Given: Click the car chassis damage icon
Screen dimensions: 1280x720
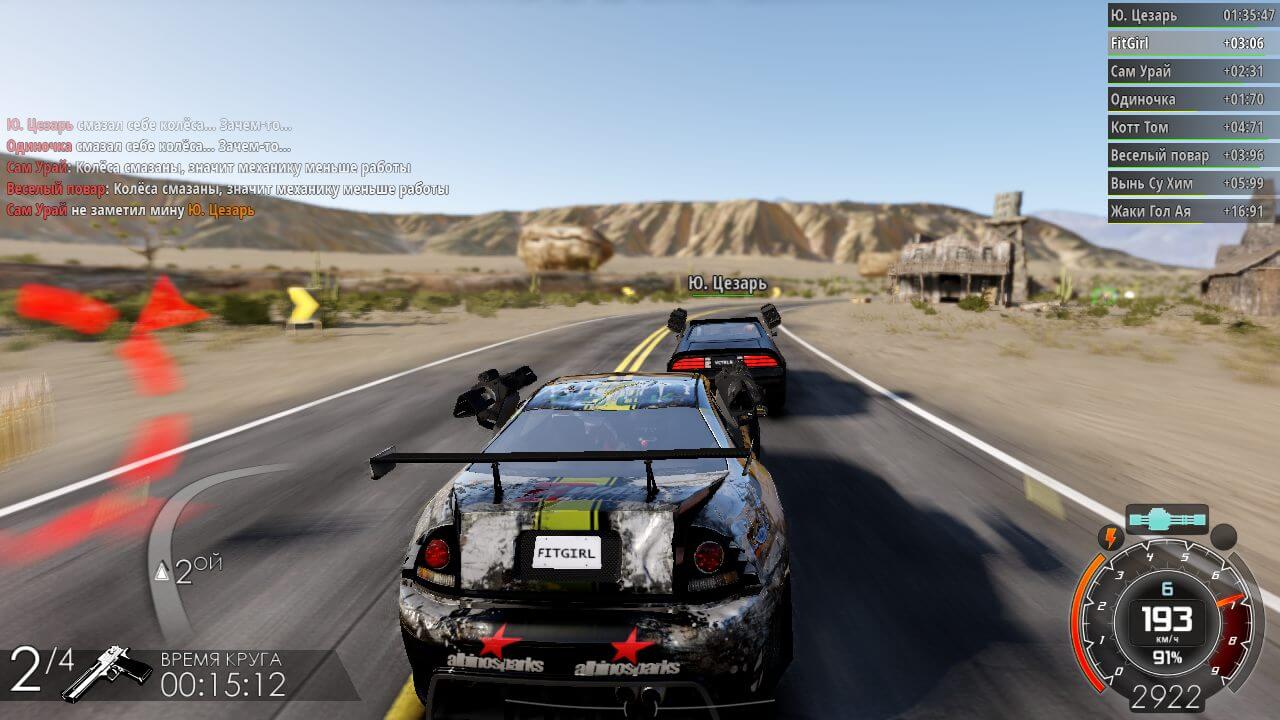Looking at the screenshot, I should click(x=1167, y=520).
